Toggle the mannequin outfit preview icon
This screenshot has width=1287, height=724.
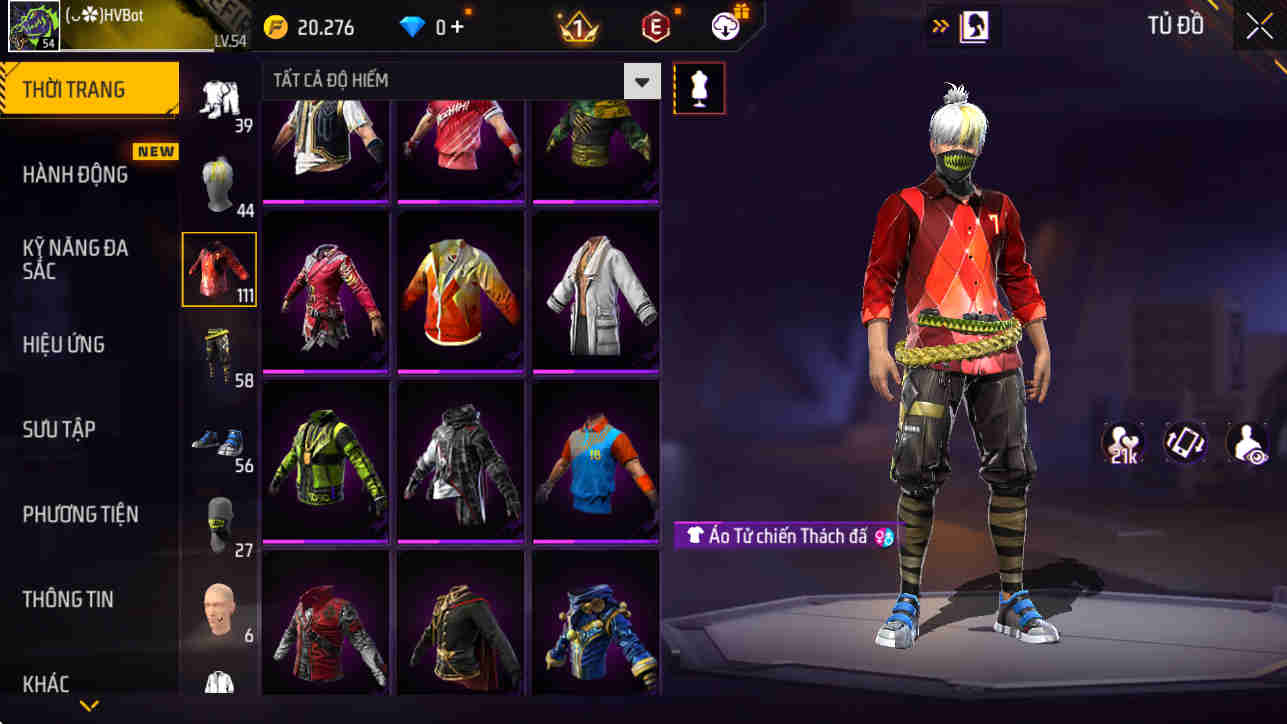(698, 87)
